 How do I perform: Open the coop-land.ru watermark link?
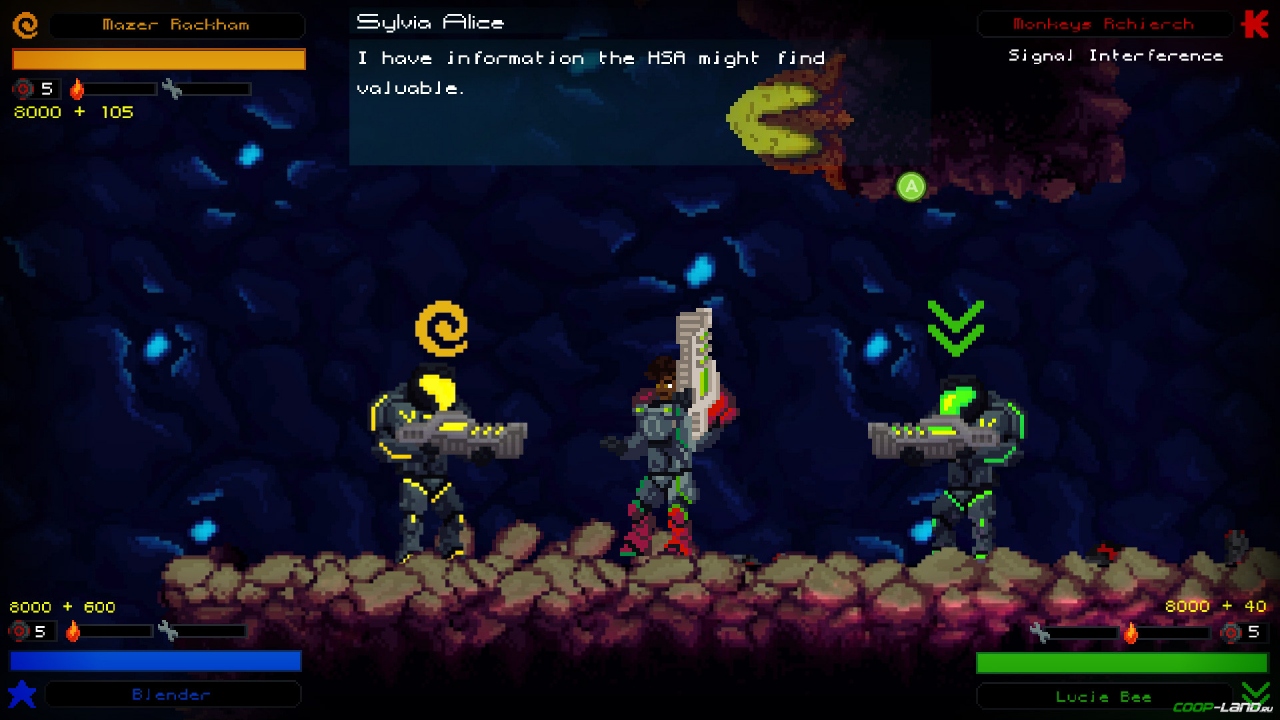point(1222,708)
